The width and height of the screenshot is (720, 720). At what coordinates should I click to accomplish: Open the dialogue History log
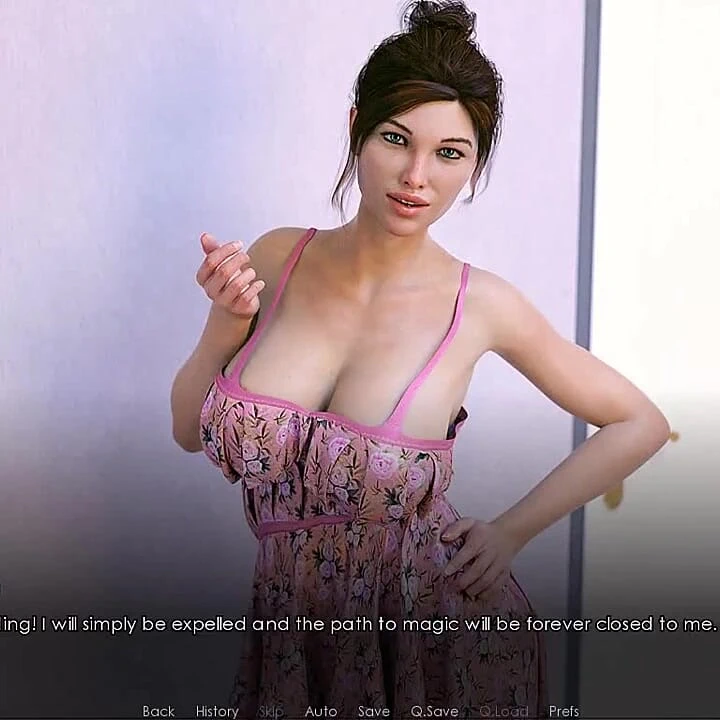[x=217, y=711]
